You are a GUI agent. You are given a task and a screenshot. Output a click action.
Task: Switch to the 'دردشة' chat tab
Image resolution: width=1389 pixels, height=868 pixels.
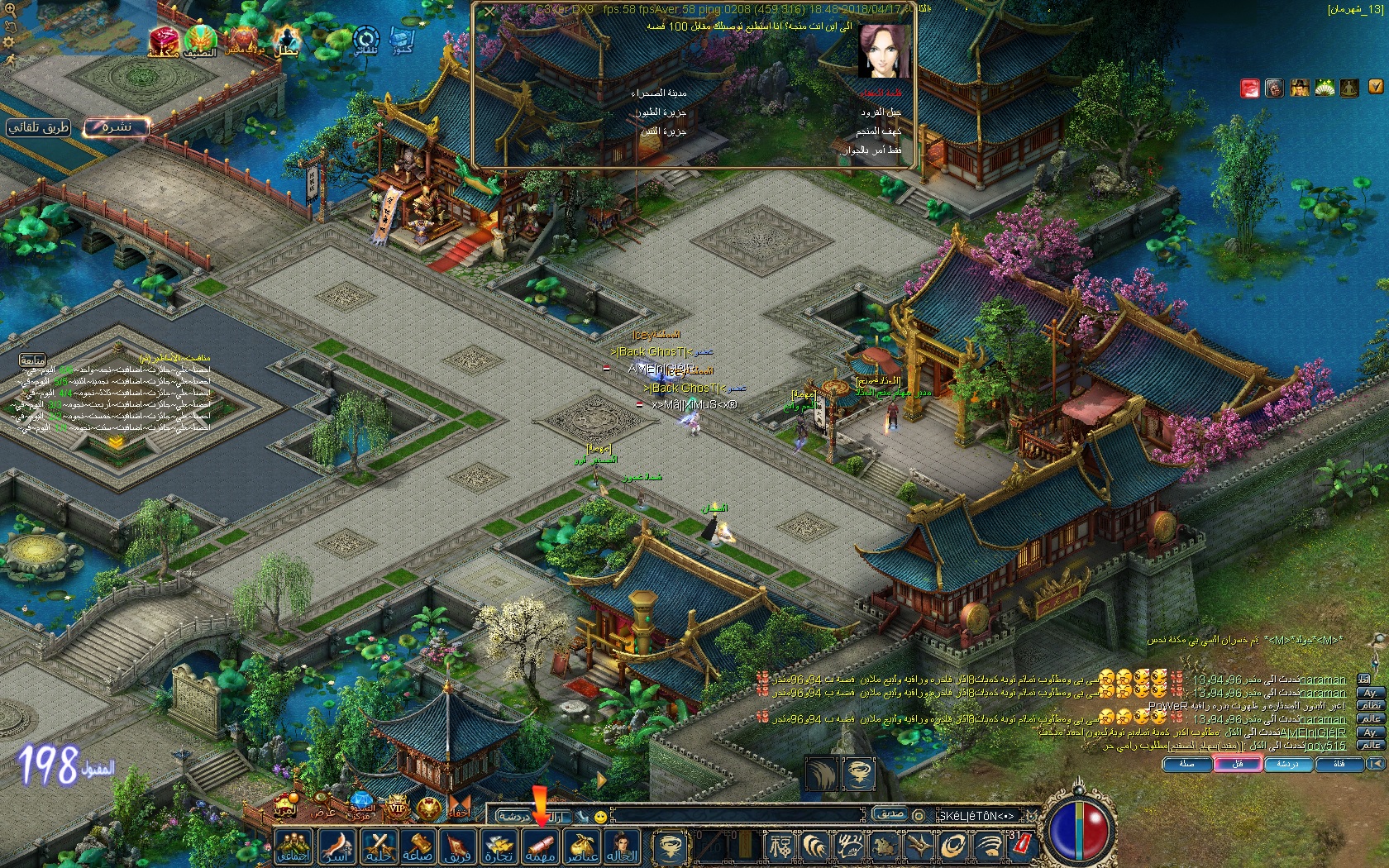[x=1287, y=765]
